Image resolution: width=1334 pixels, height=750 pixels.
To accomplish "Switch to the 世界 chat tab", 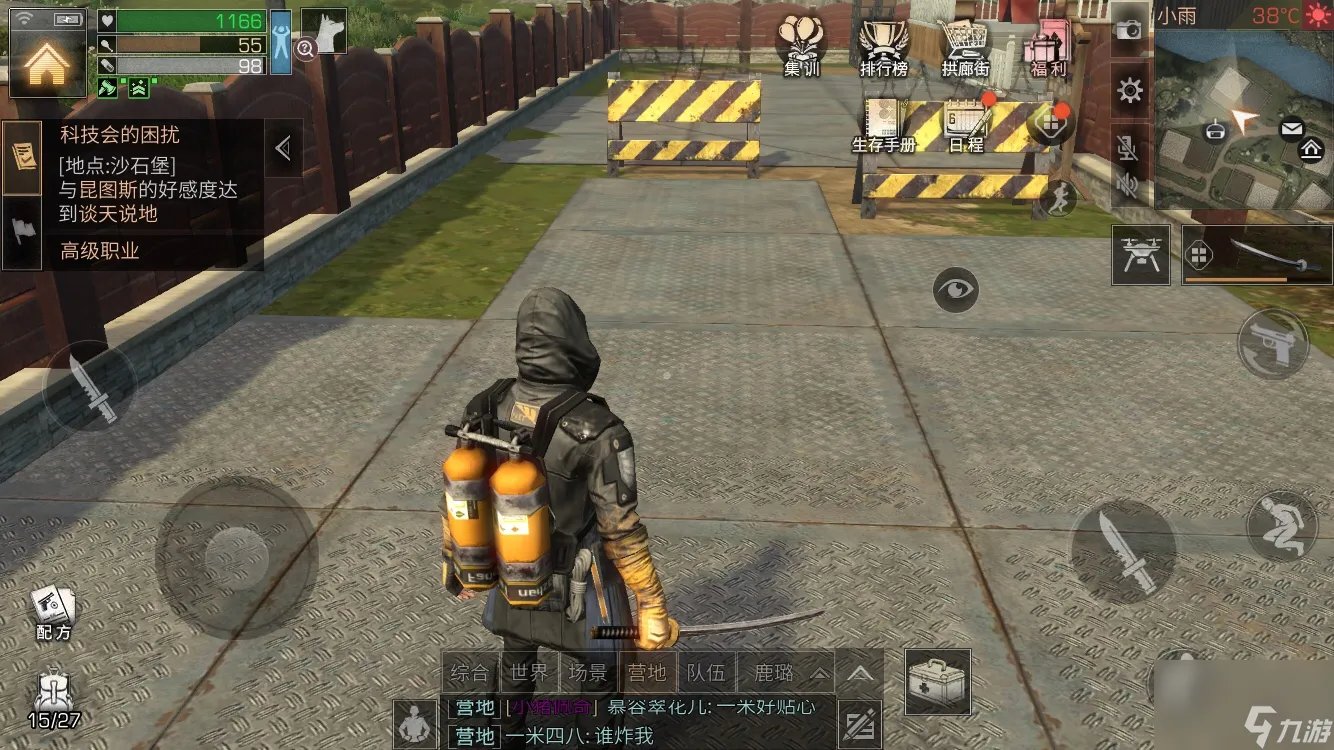I will [x=527, y=673].
